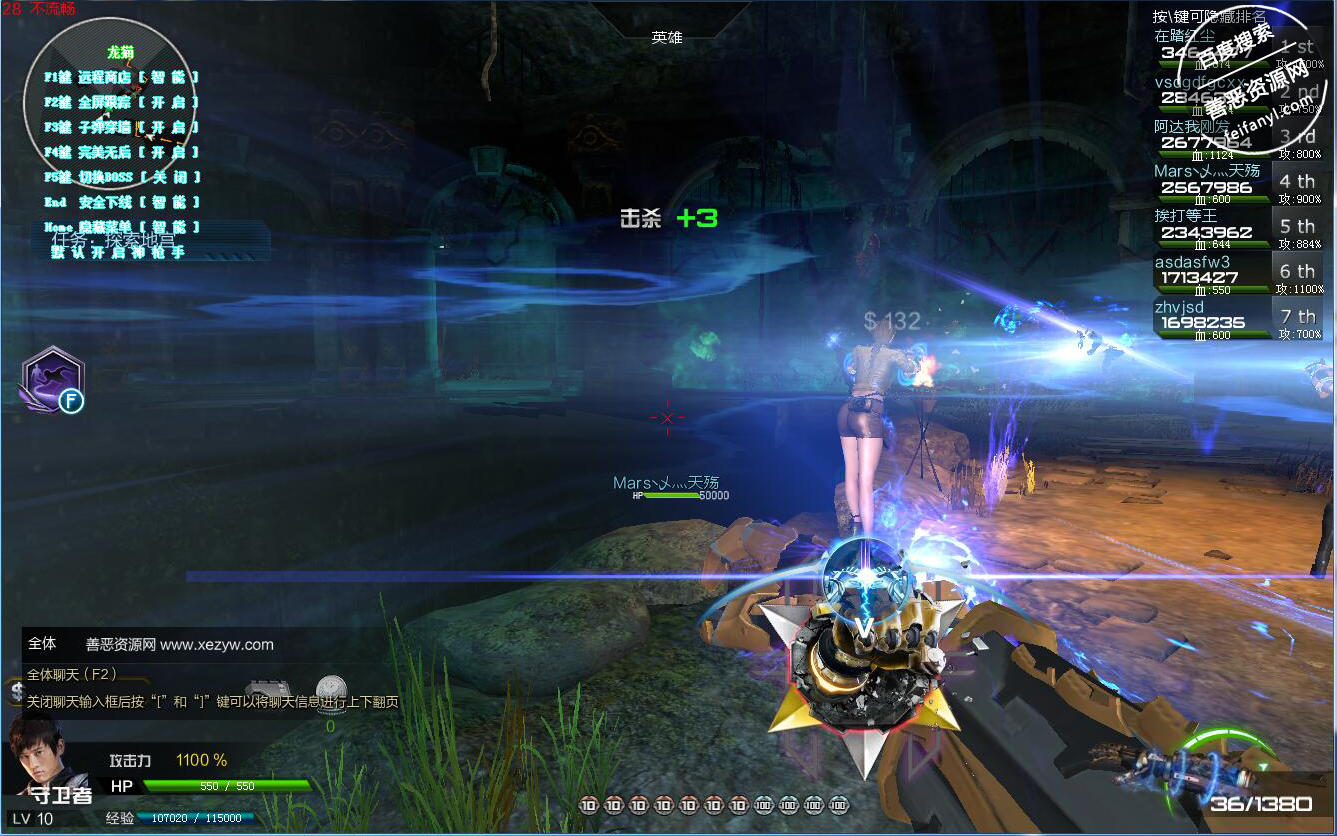Toggle the 完美无后 no-recoil option
Image resolution: width=1337 pixels, height=836 pixels.
pyautogui.click(x=121, y=152)
